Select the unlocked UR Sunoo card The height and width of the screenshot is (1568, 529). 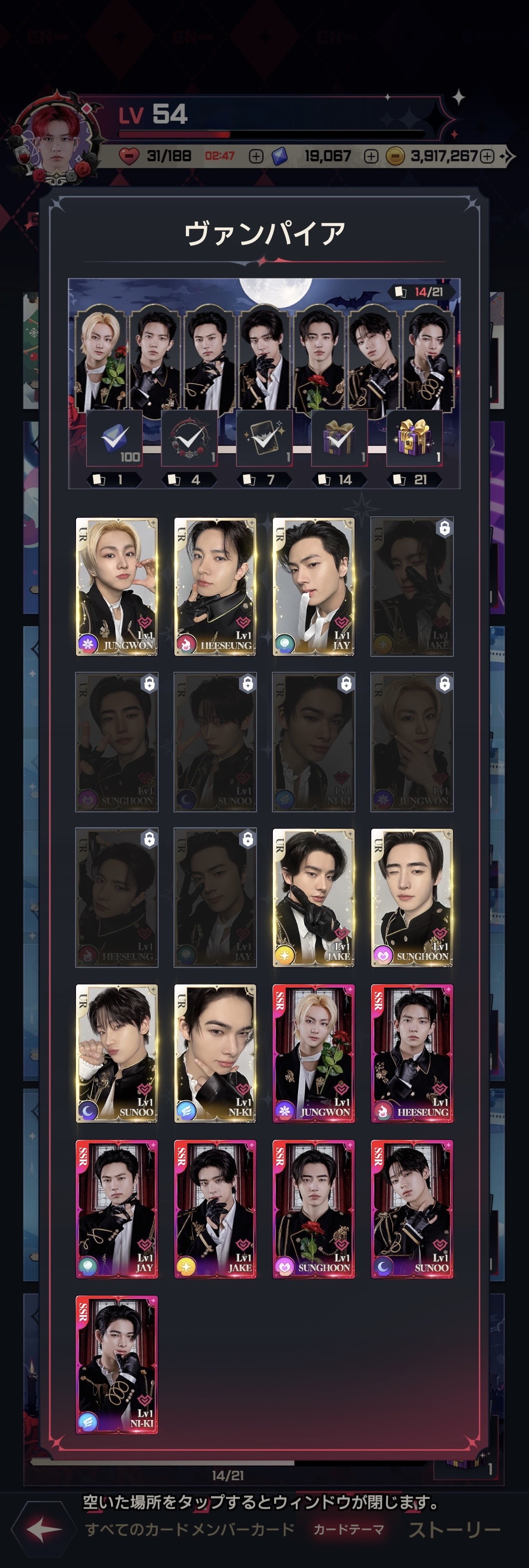coord(116,1053)
